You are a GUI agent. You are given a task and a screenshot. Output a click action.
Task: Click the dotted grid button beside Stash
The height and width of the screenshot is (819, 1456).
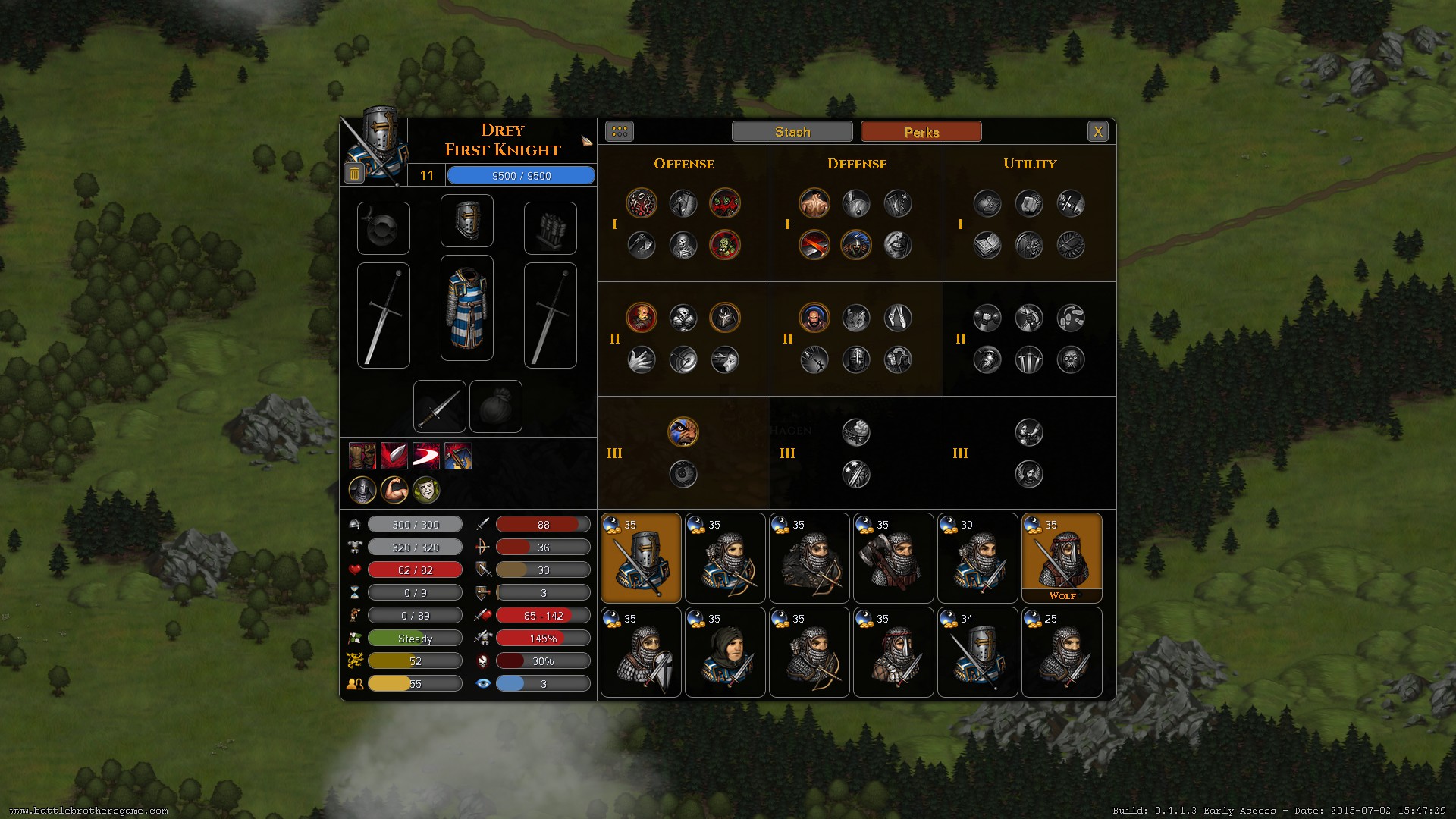tap(619, 132)
